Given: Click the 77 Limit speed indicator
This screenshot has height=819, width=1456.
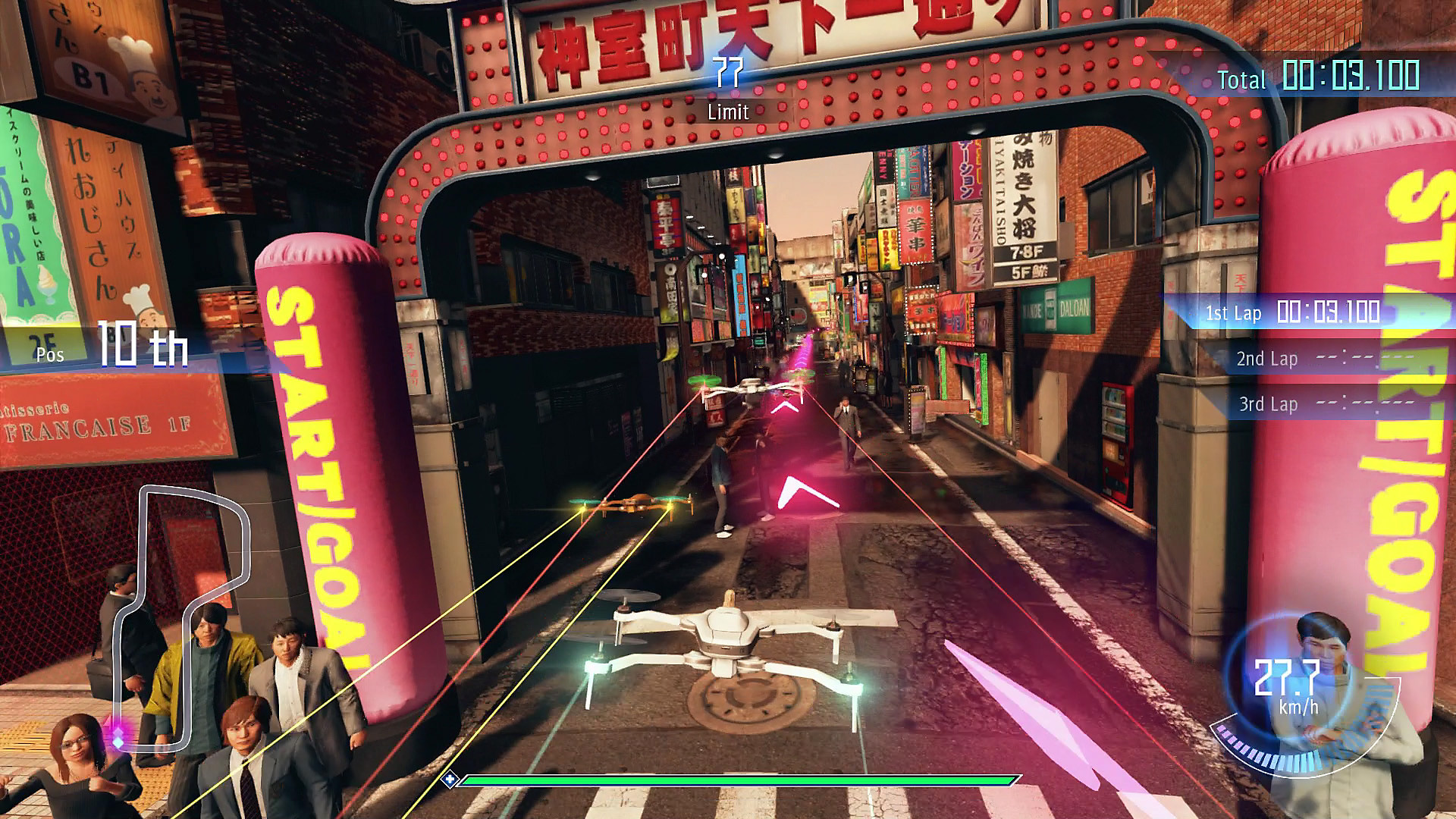Looking at the screenshot, I should pos(726,91).
